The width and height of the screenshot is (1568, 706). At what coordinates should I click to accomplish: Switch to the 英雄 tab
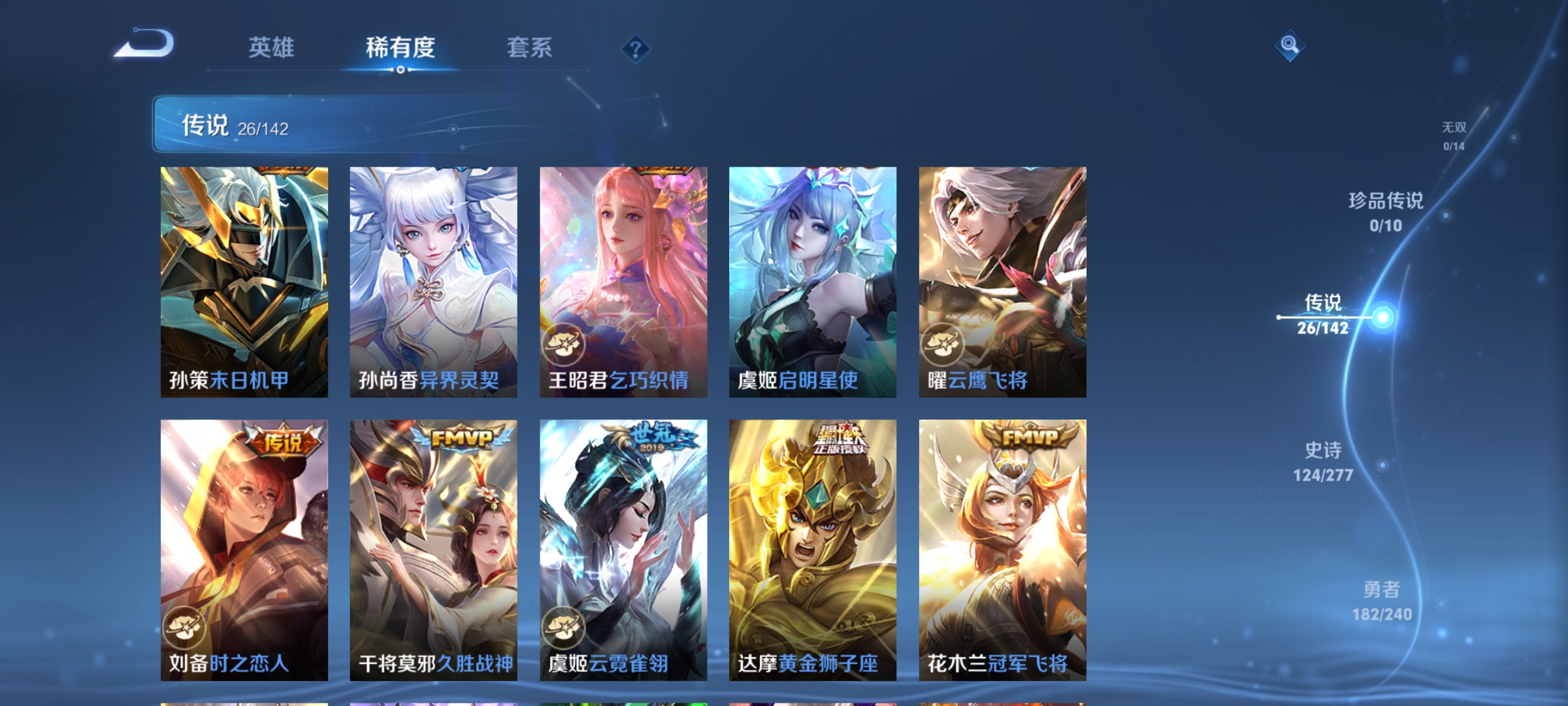click(x=271, y=47)
